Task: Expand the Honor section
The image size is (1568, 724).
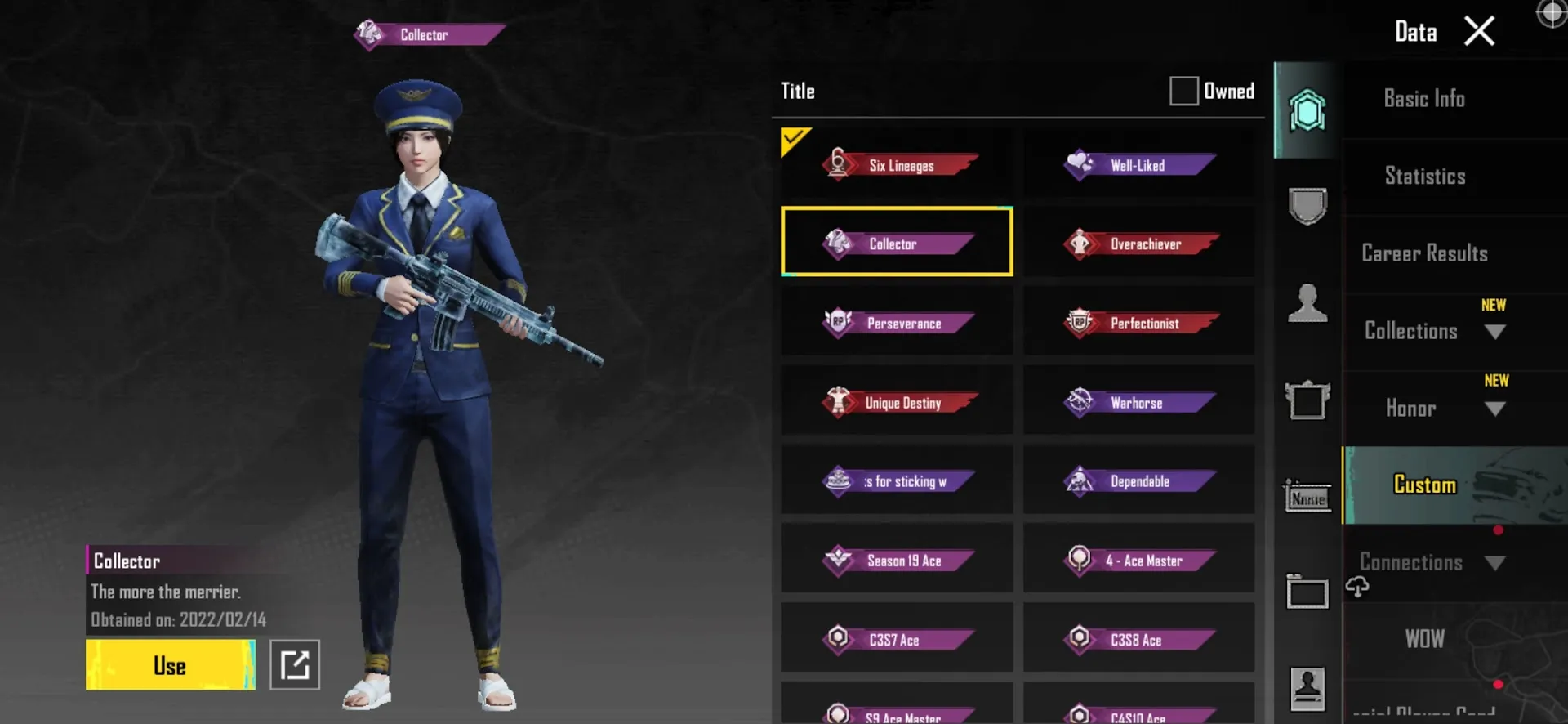Action: pyautogui.click(x=1495, y=409)
